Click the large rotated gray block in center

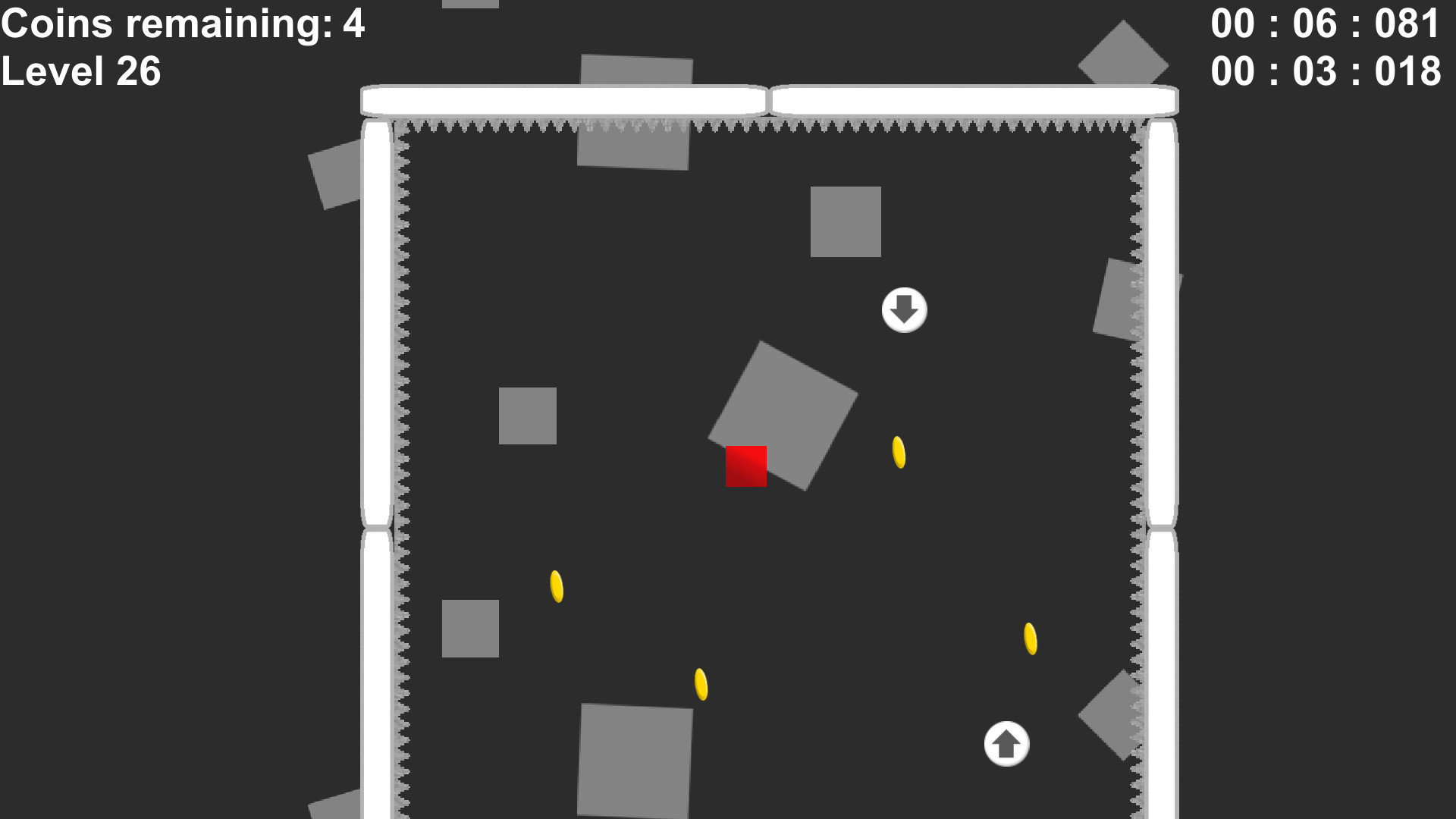coord(781,417)
